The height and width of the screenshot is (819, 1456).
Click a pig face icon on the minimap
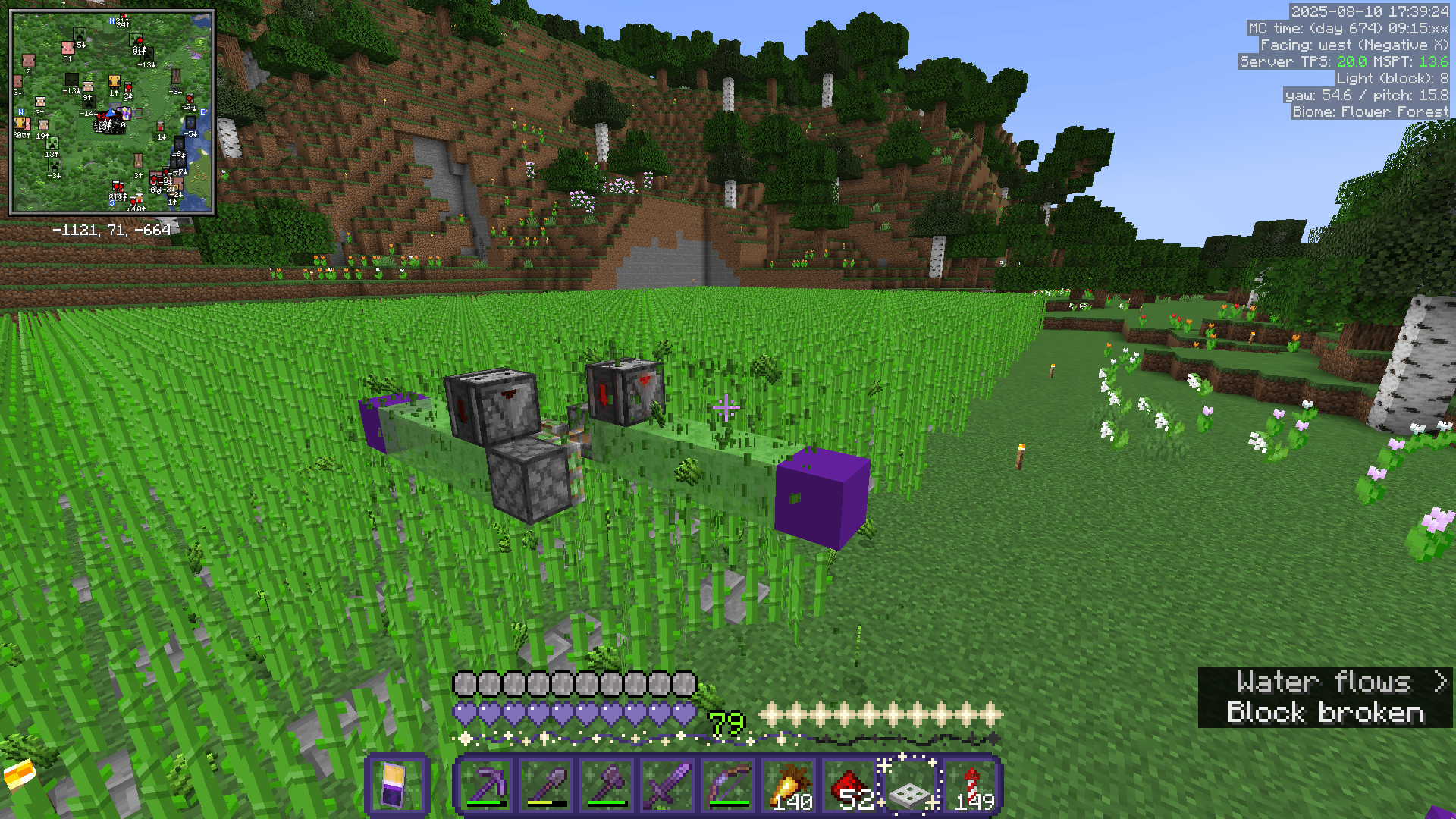click(67, 47)
